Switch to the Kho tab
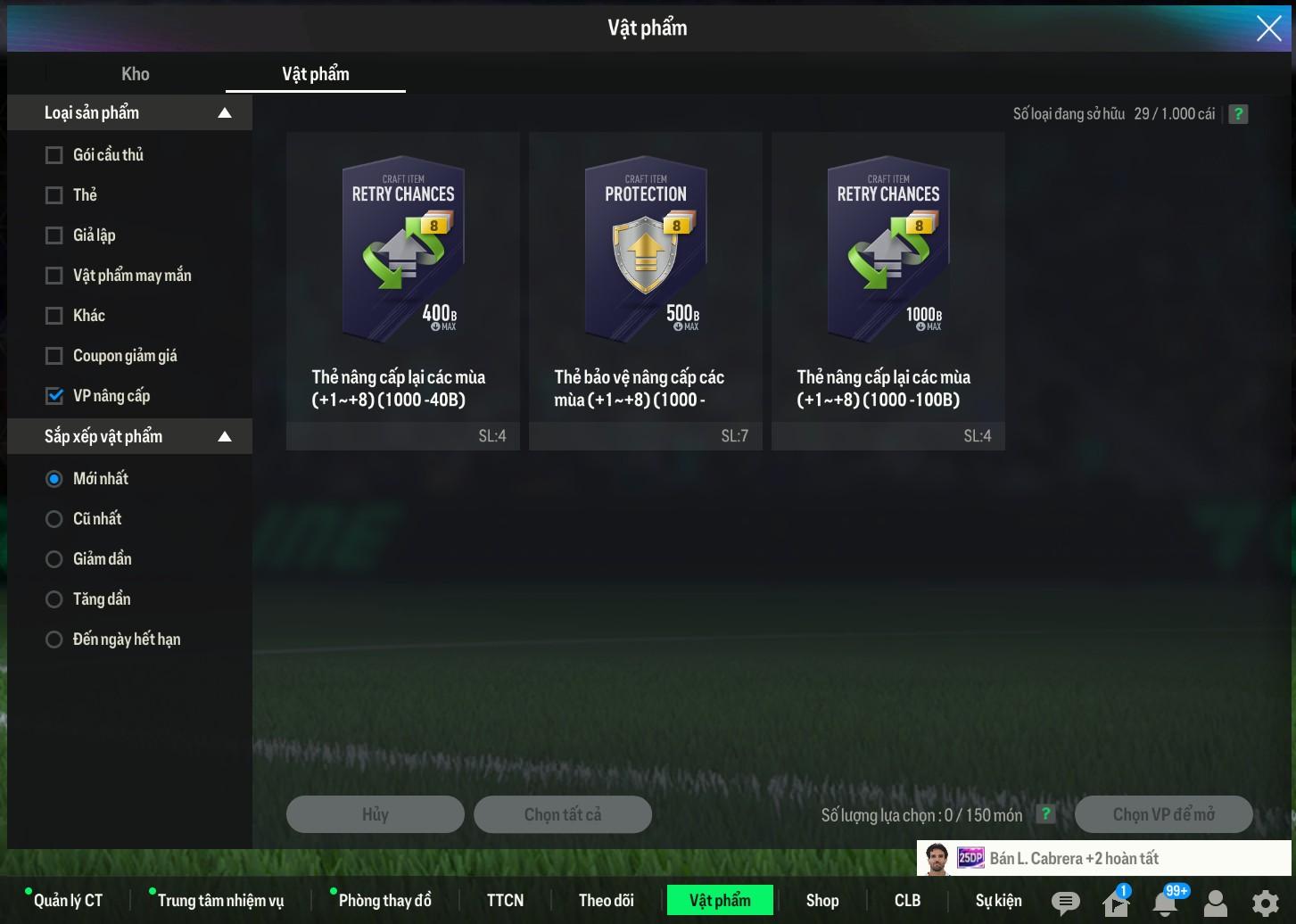1296x924 pixels. (x=136, y=74)
